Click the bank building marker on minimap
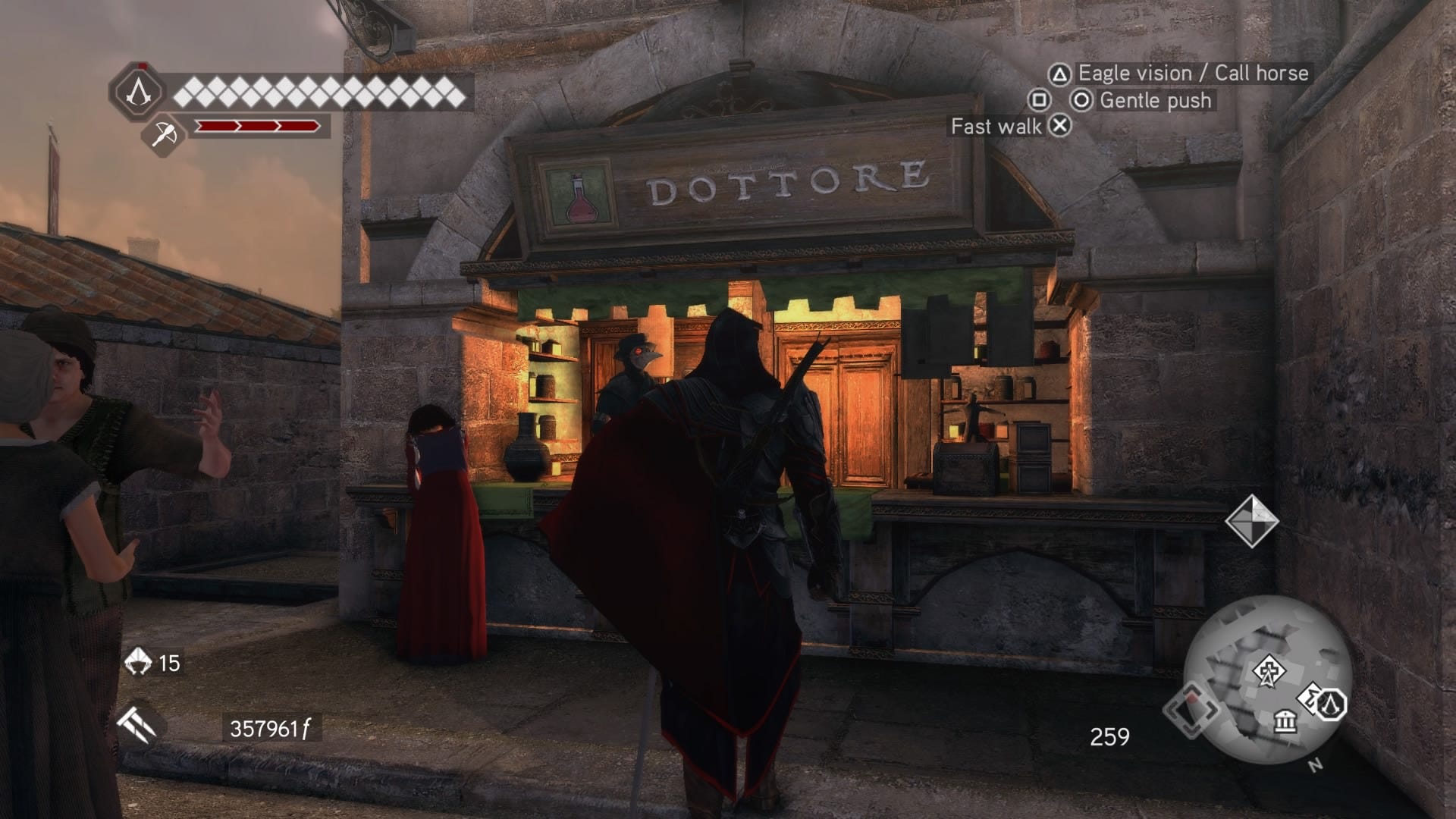1456x819 pixels. coord(1285,720)
